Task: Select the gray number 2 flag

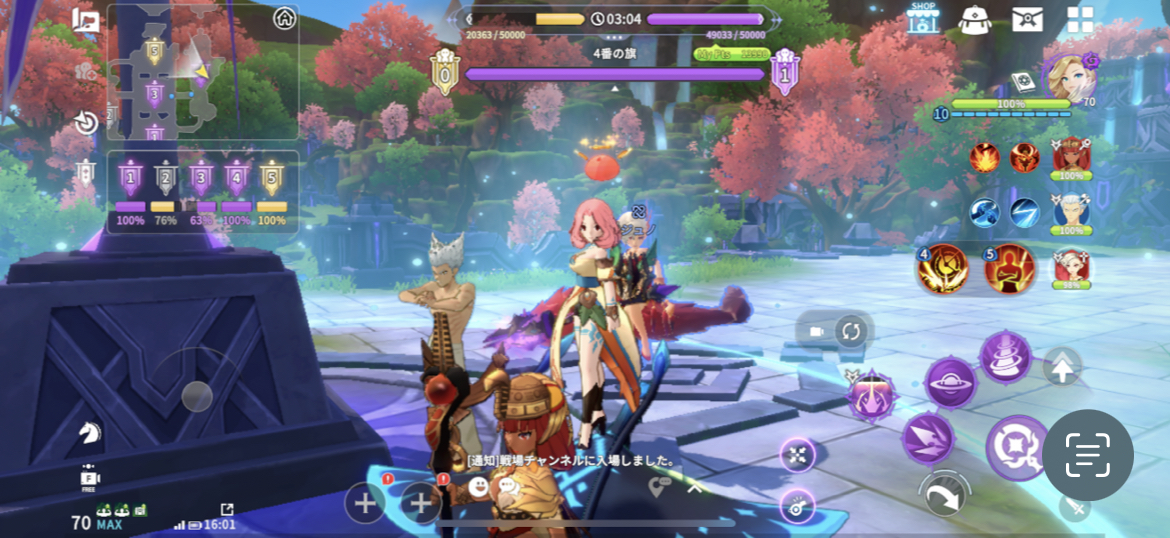Action: point(166,179)
